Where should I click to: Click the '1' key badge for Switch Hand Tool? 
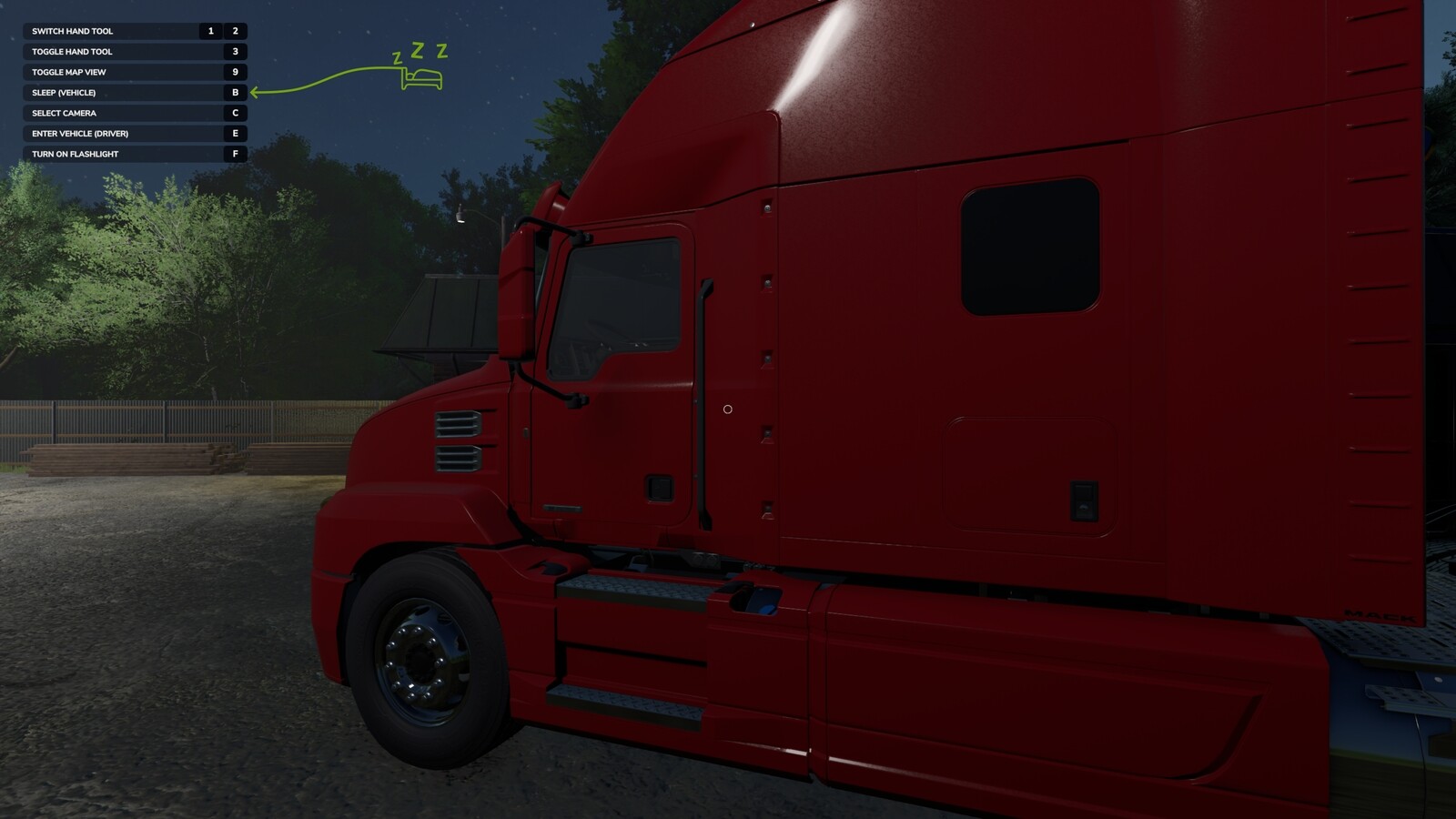click(210, 30)
